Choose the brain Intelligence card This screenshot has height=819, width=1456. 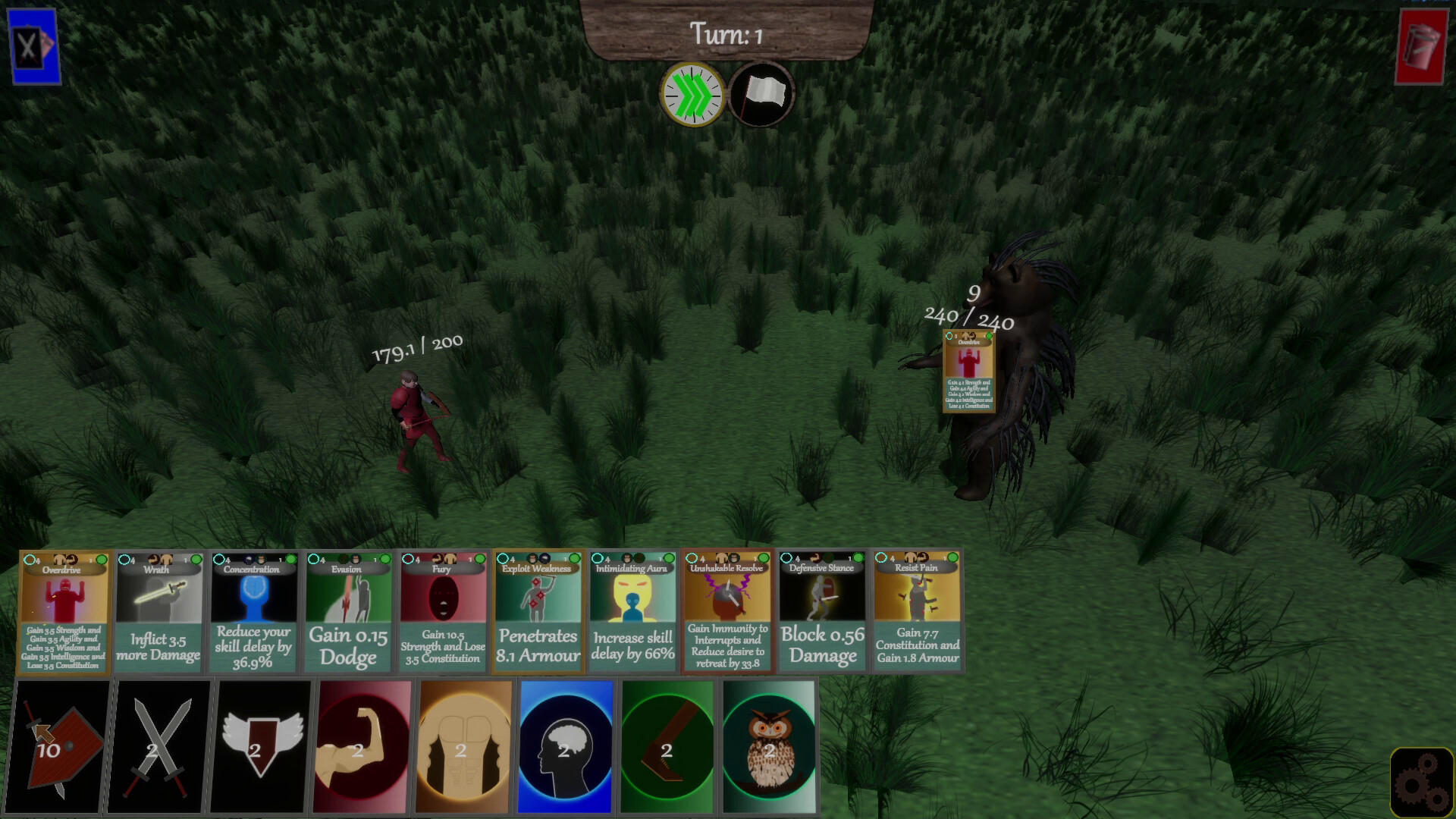click(x=565, y=747)
